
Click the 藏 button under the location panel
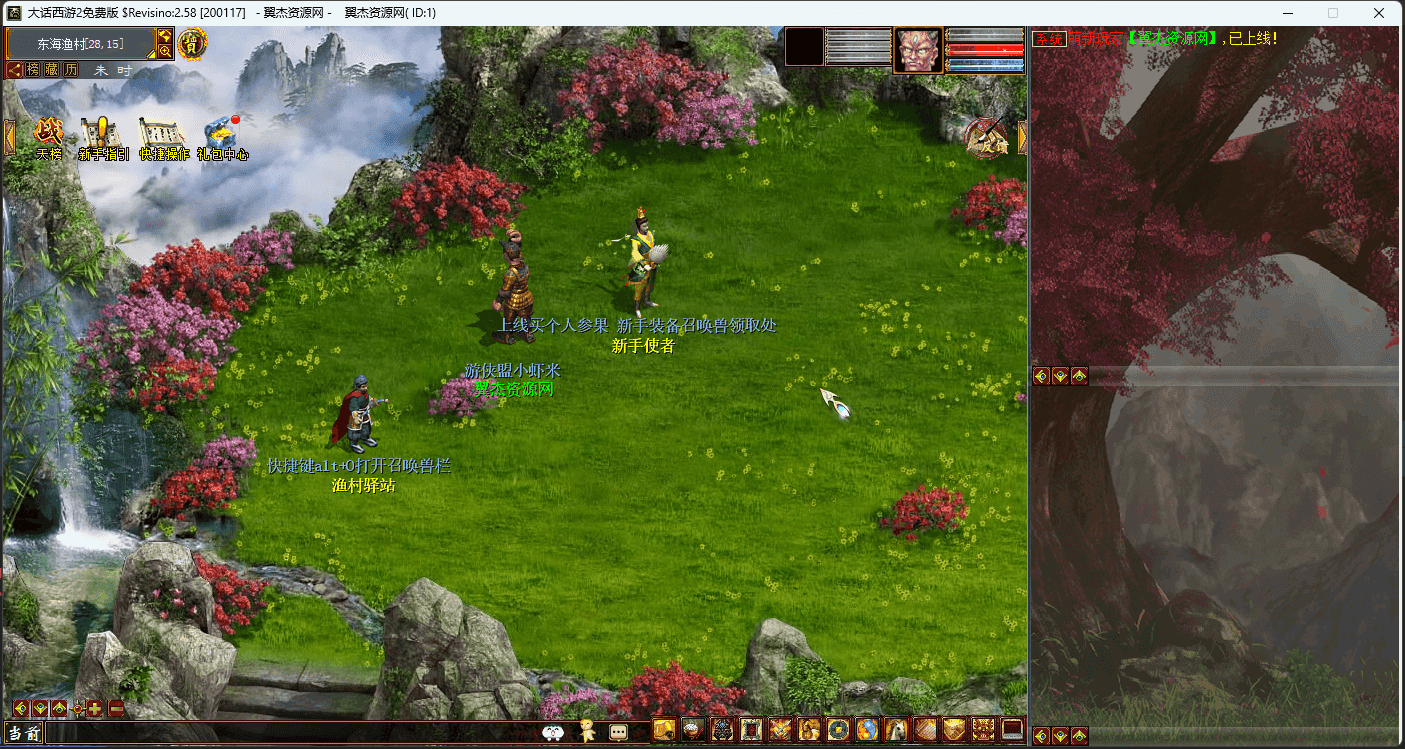tap(52, 70)
